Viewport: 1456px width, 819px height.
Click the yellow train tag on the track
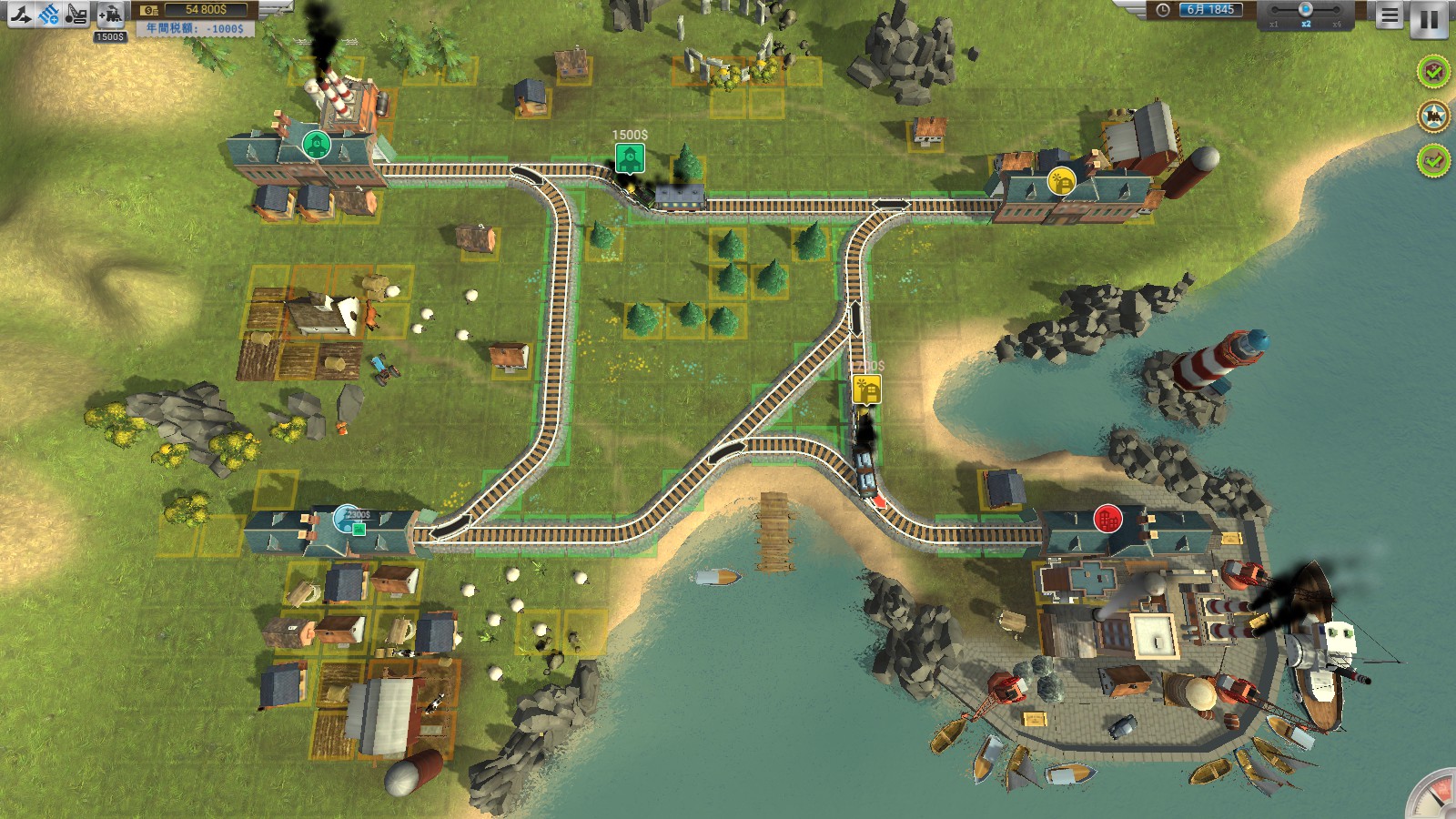tap(867, 389)
